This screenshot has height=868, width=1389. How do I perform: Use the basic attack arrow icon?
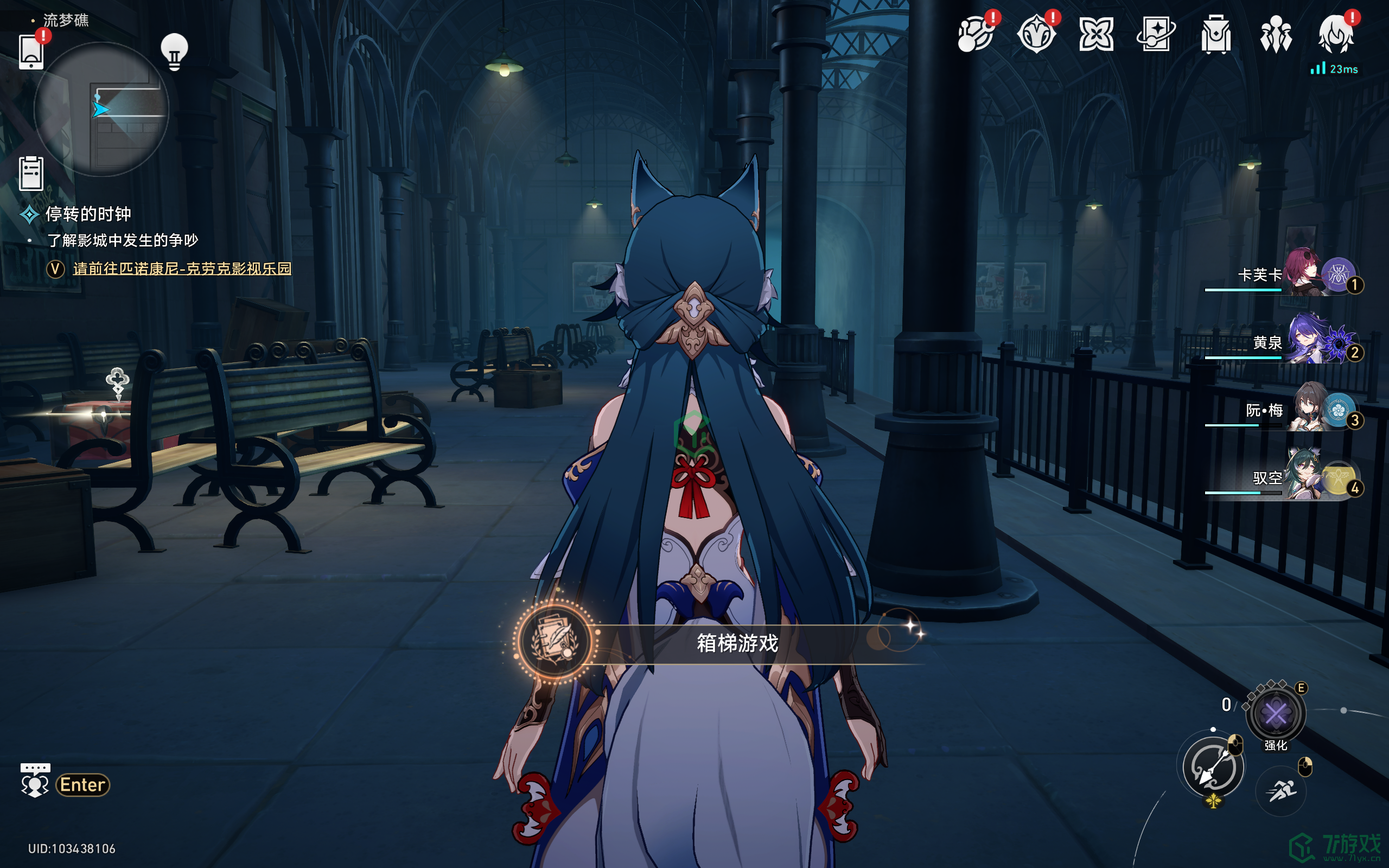pos(1213,767)
